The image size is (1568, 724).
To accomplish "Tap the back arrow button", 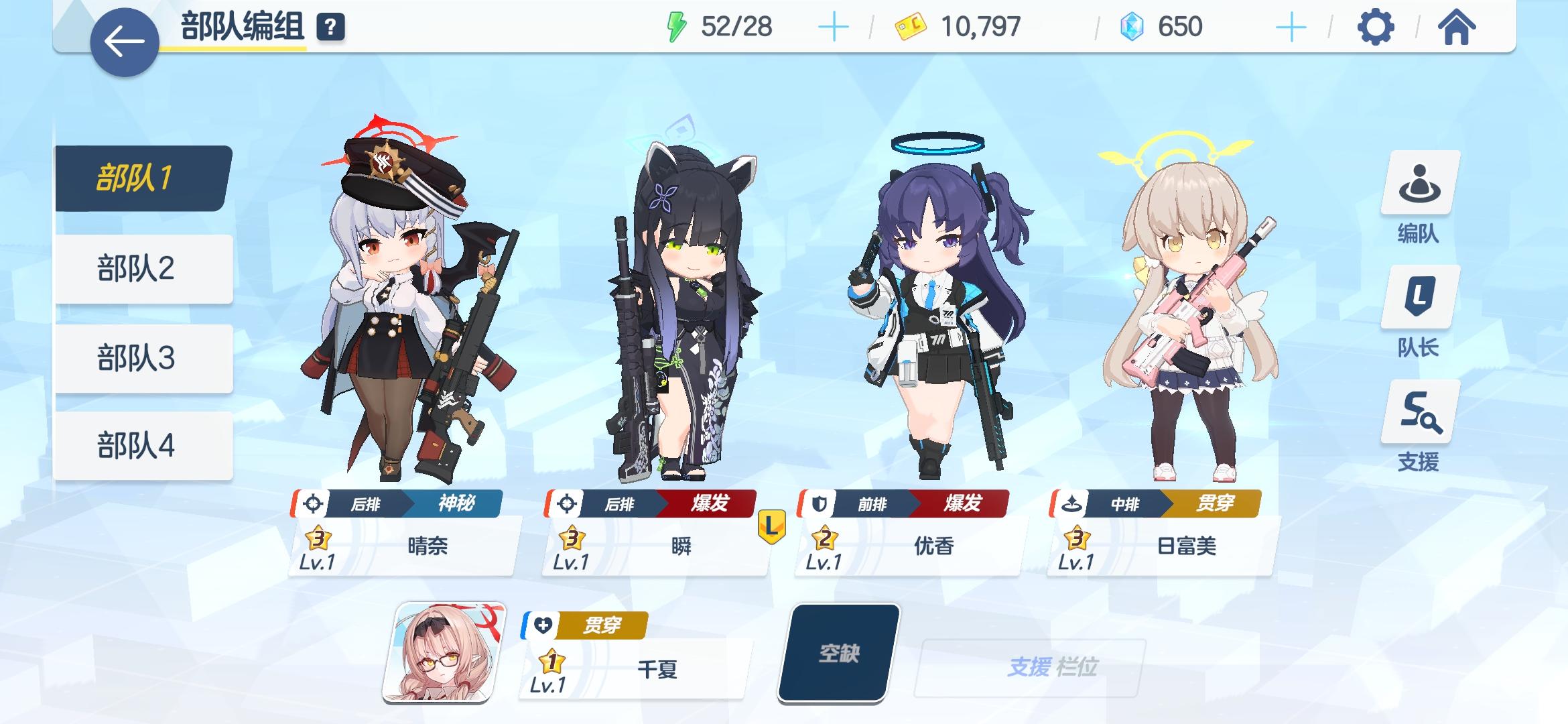I will pyautogui.click(x=123, y=35).
